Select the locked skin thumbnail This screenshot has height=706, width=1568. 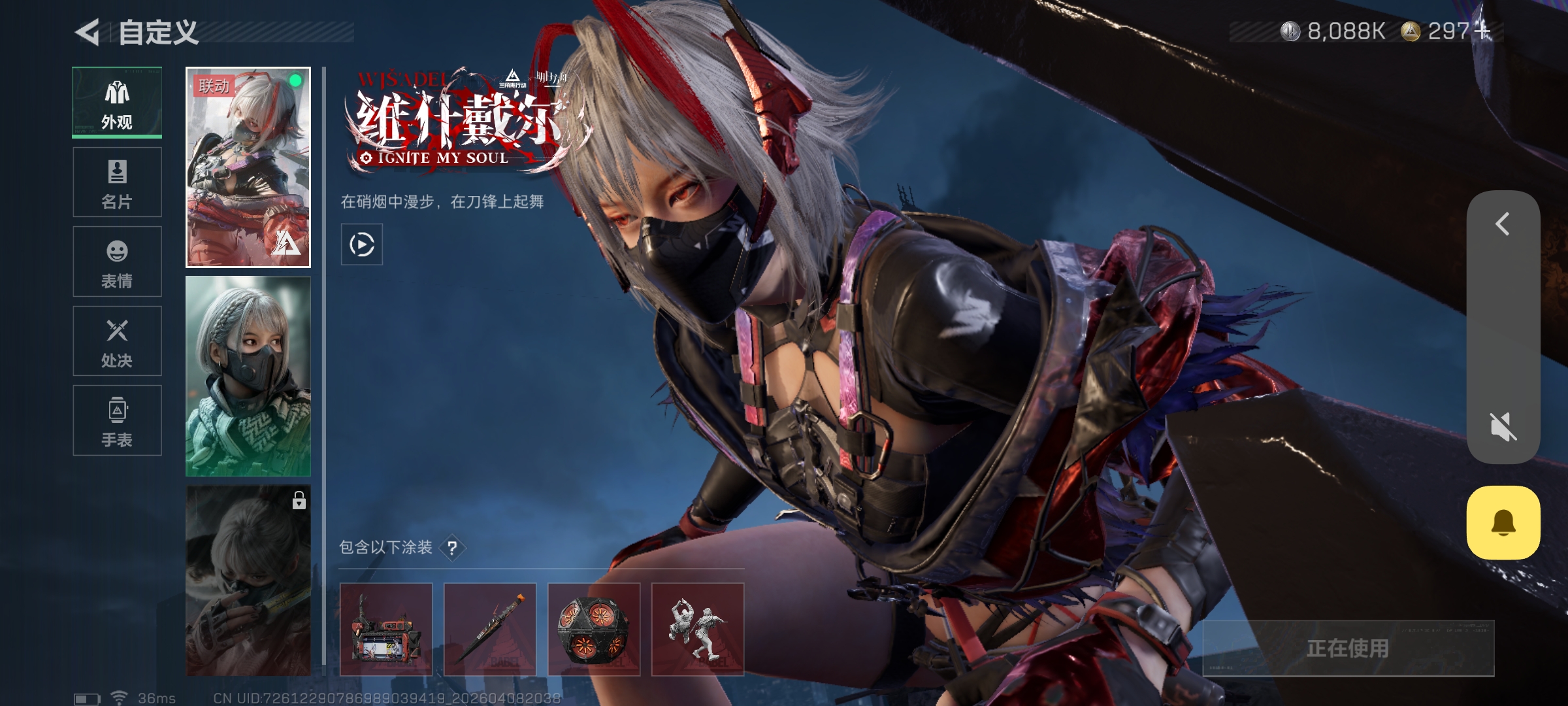click(248, 580)
